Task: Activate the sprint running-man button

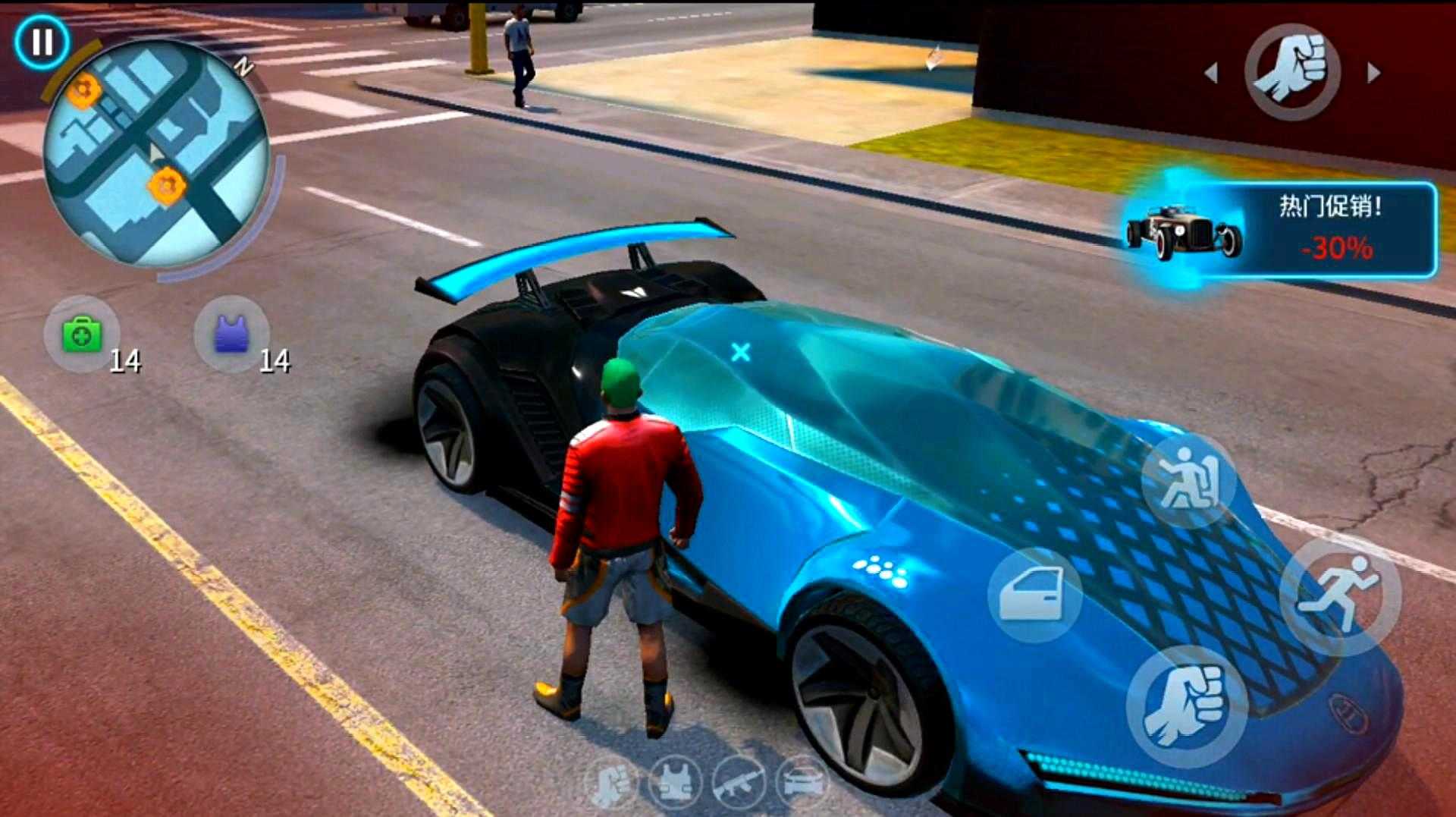Action: coord(1339,596)
